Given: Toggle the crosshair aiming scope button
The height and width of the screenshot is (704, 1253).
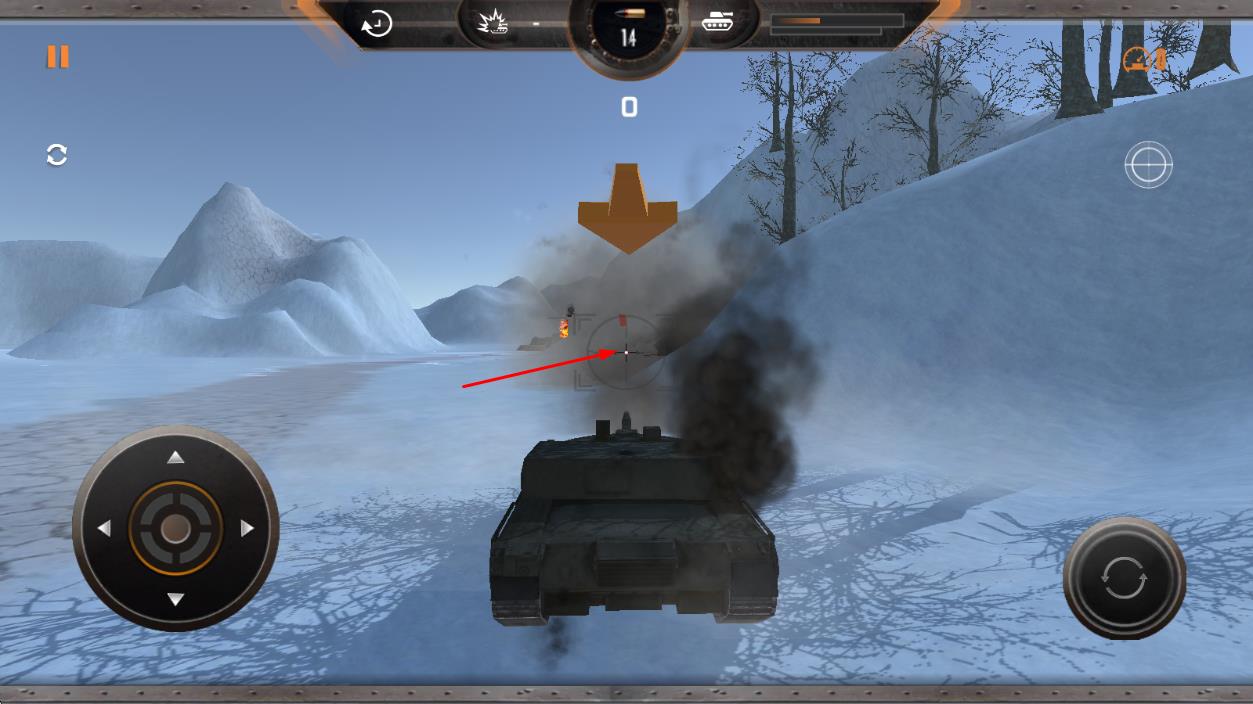Looking at the screenshot, I should (x=1148, y=165).
